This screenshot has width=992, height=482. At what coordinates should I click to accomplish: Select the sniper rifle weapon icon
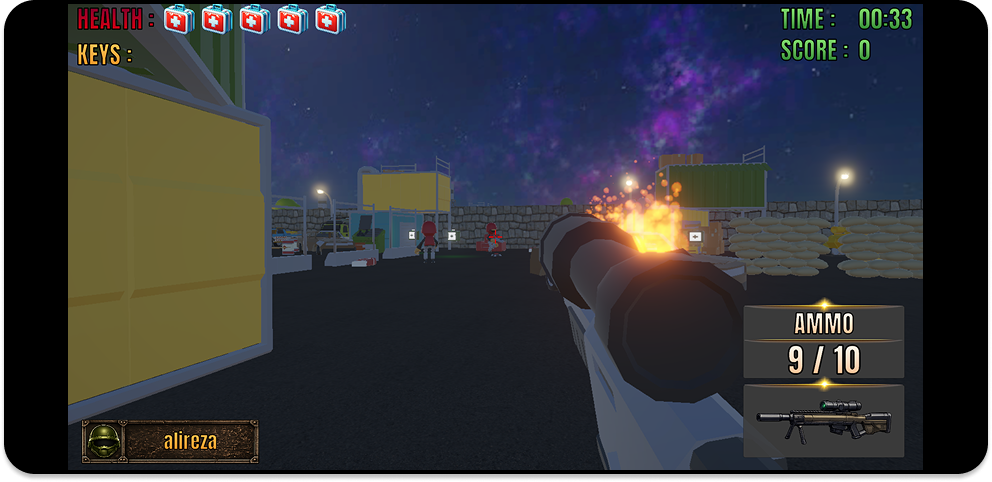[x=823, y=420]
